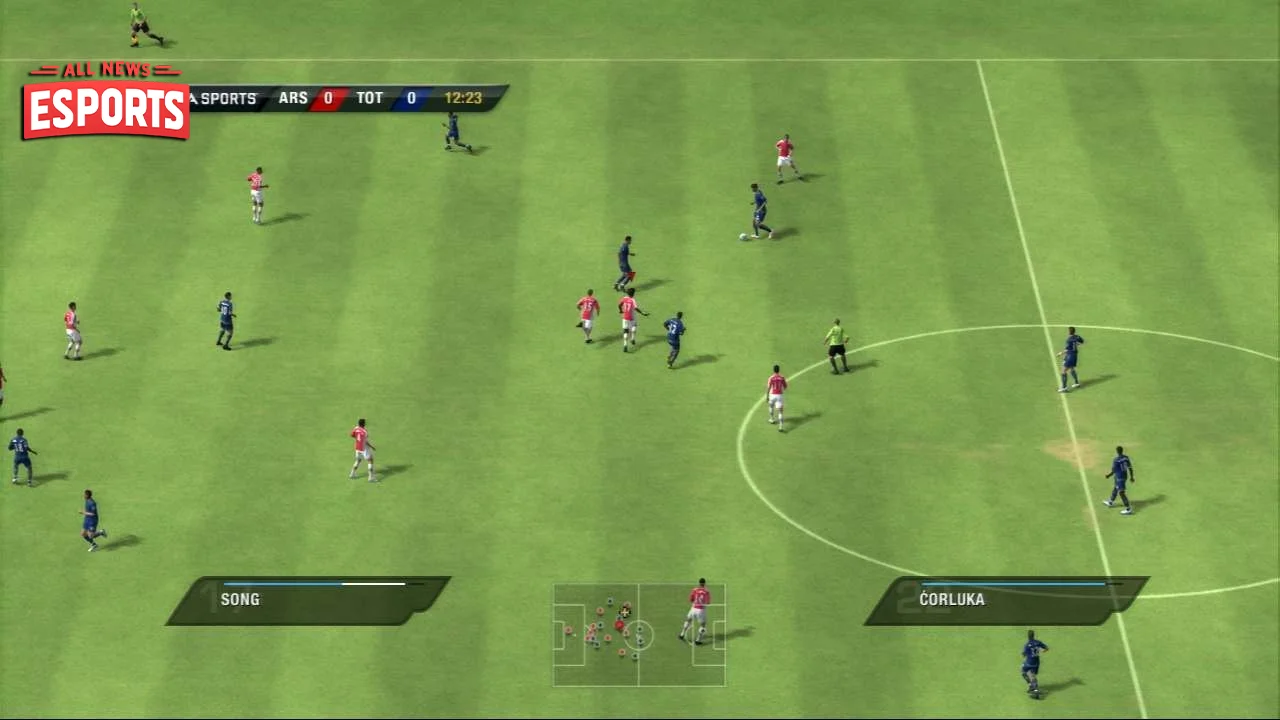
Task: Select the ARS scoreboard label
Action: (x=293, y=98)
